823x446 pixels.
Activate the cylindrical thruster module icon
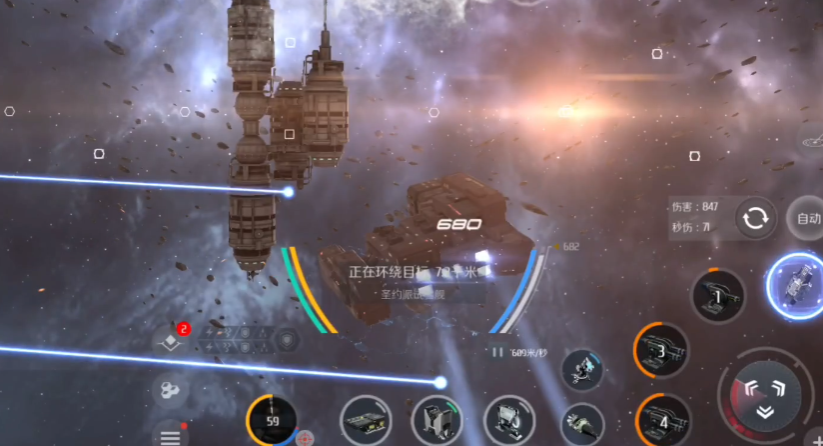581,423
